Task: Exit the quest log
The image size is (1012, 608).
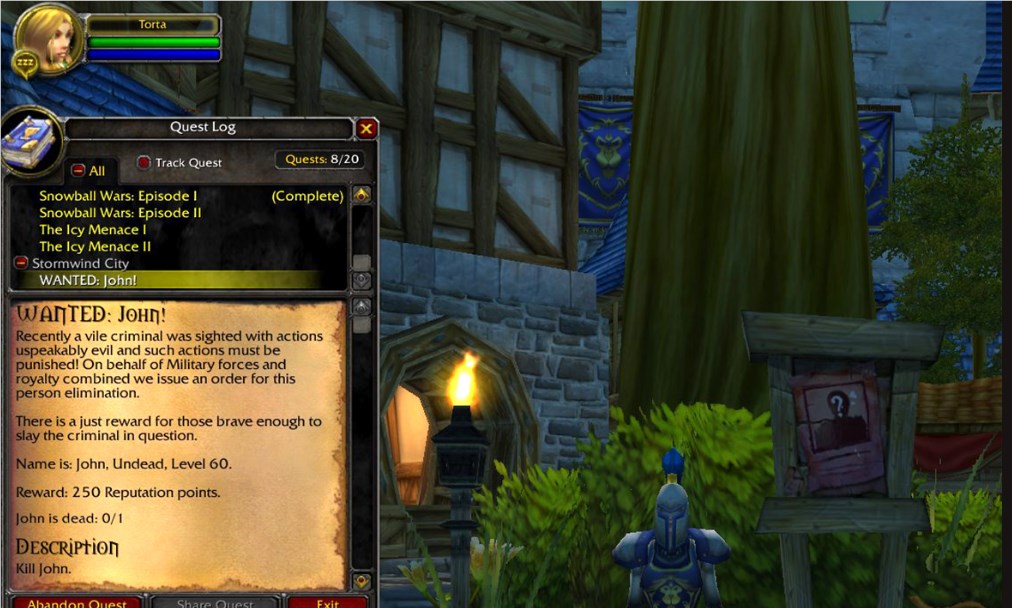Action: pos(328,602)
